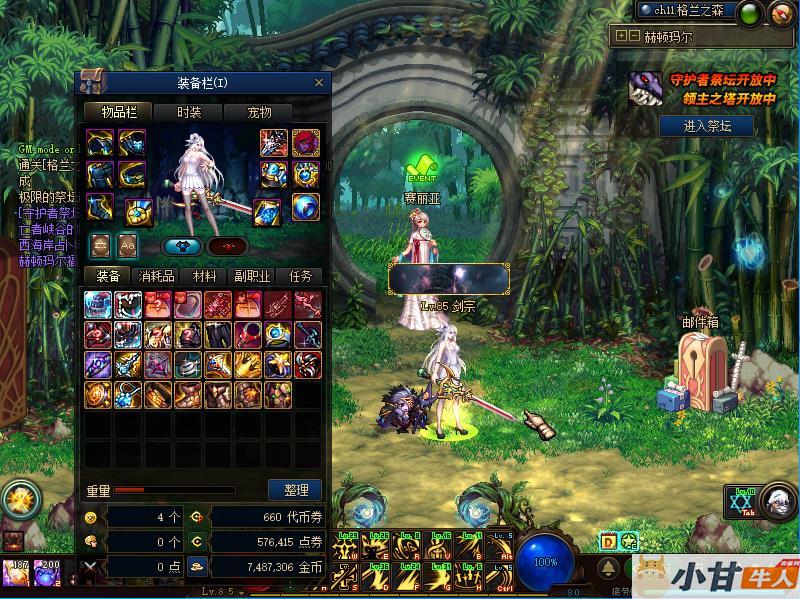Toggle the red bat-wing display button
Image resolution: width=800 pixels, height=599 pixels.
coord(228,246)
